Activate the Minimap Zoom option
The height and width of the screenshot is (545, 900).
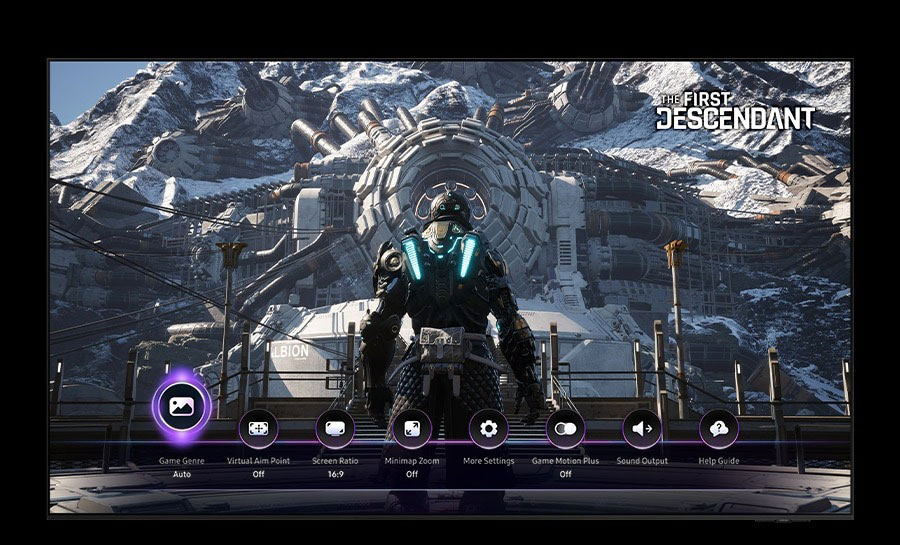coord(411,428)
